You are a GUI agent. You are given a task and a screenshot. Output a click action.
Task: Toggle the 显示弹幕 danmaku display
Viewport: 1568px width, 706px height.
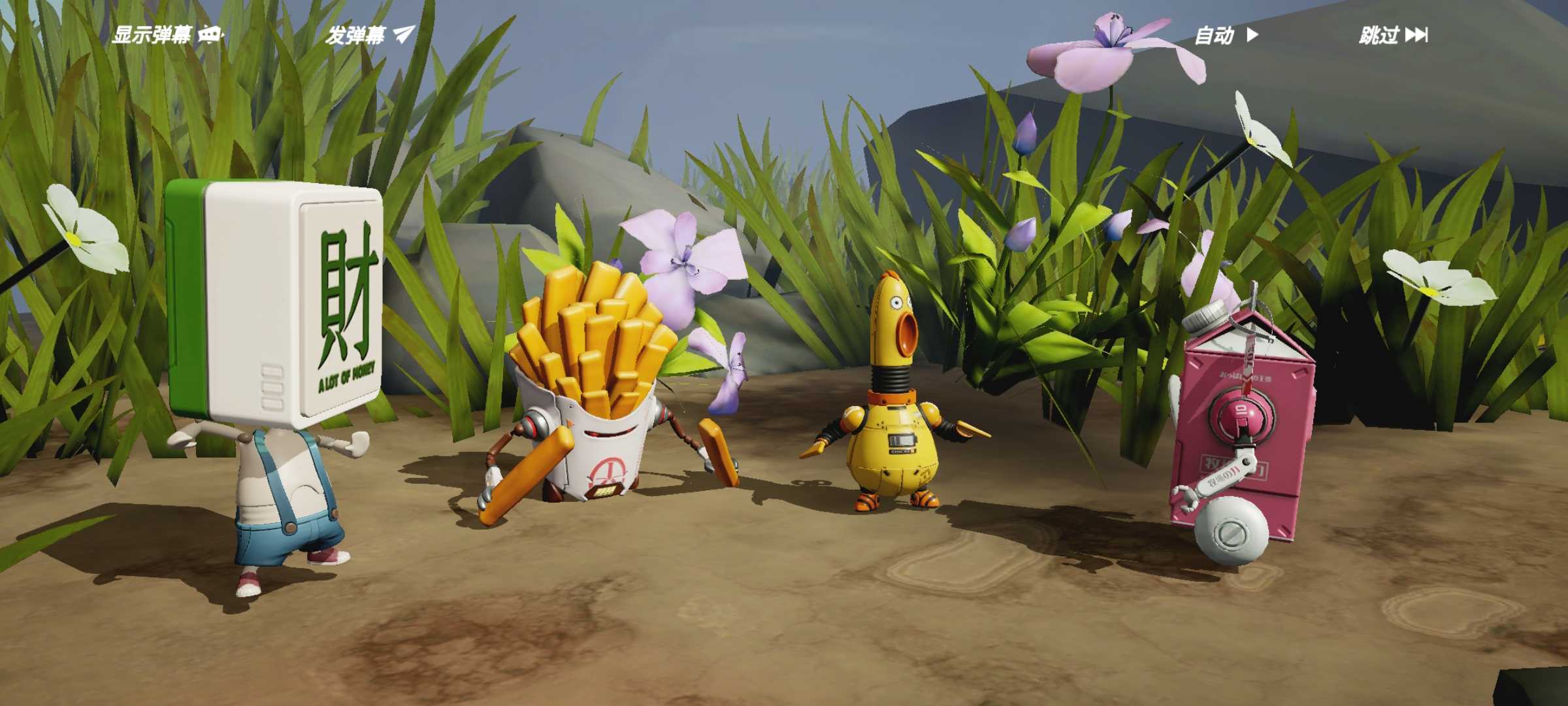click(x=167, y=35)
